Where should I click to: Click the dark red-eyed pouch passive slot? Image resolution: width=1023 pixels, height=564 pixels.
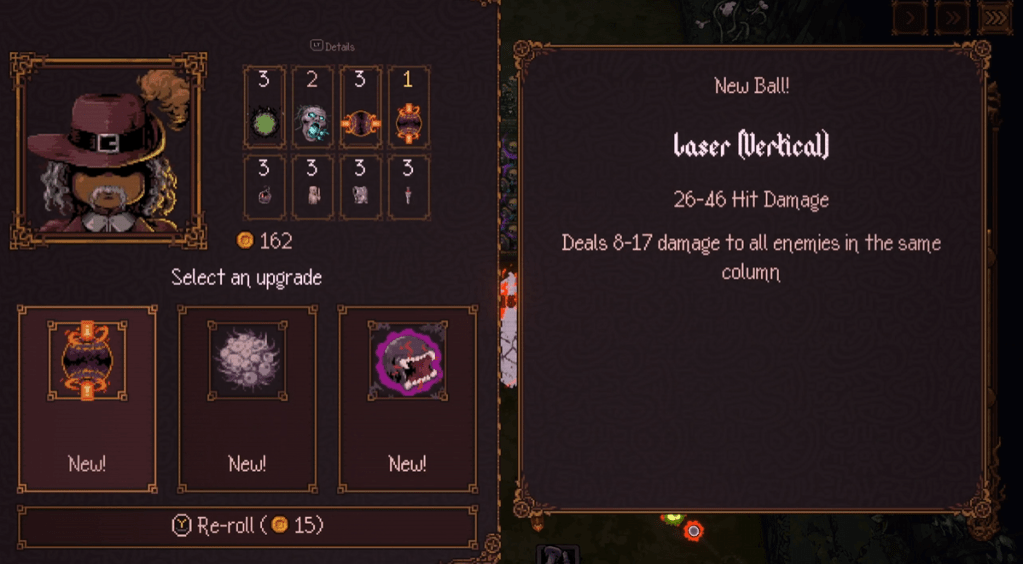[264, 187]
